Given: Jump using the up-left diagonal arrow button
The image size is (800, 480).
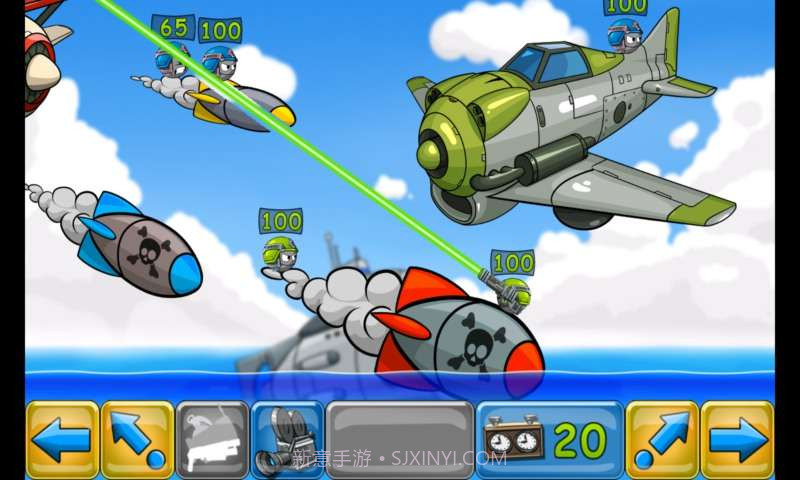Looking at the screenshot, I should 137,439.
